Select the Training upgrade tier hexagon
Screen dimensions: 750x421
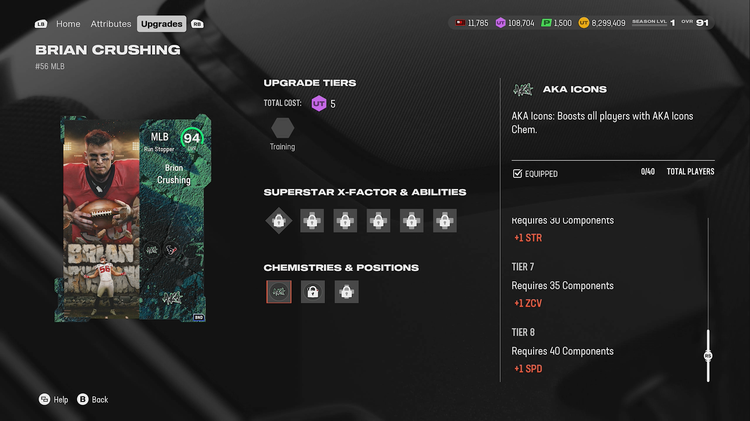click(282, 129)
